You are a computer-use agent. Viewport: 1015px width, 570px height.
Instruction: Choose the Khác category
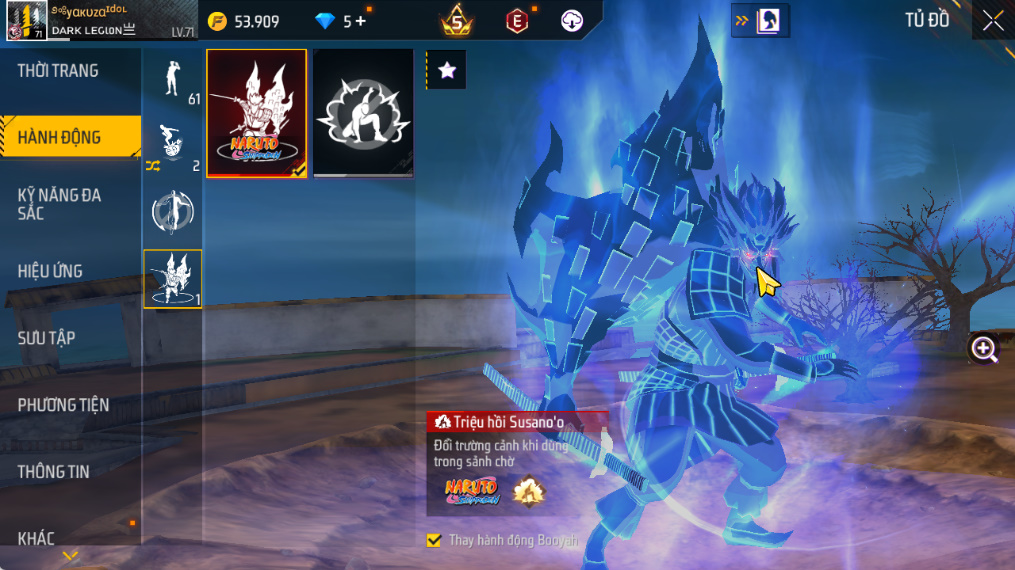(36, 539)
